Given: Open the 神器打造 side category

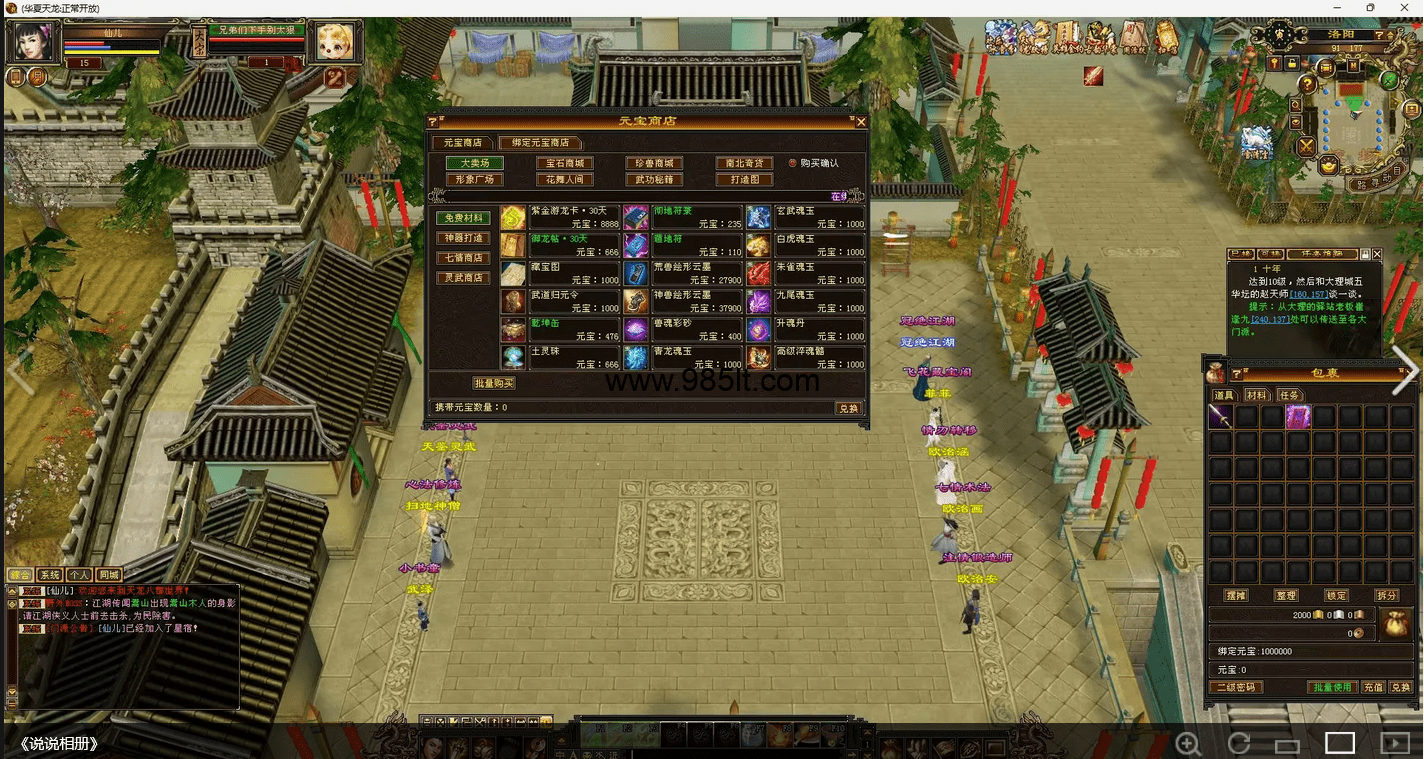Looking at the screenshot, I should click(x=463, y=238).
